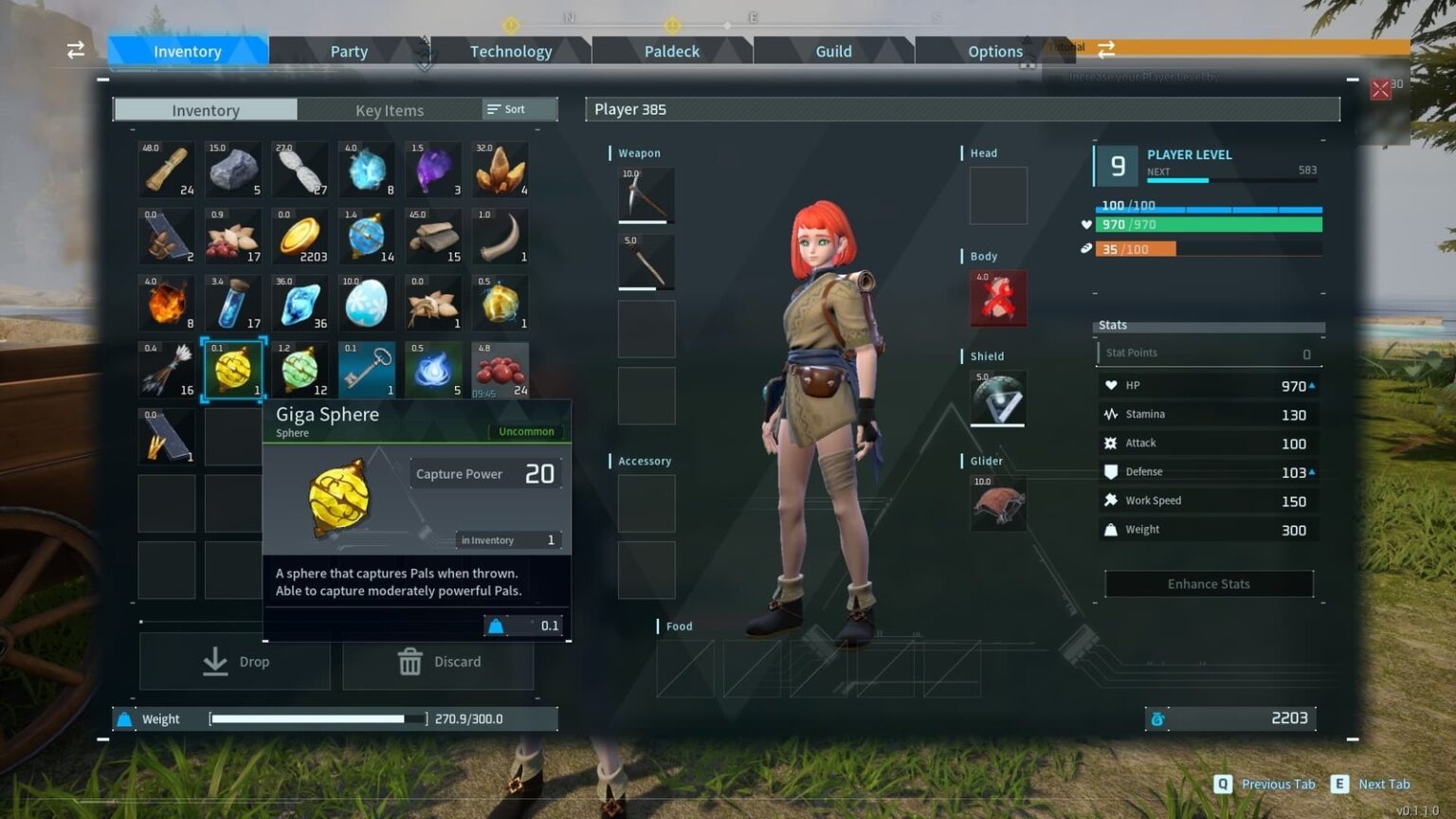The image size is (1456, 819).
Task: Click the outfit in the Body slot
Action: (996, 299)
